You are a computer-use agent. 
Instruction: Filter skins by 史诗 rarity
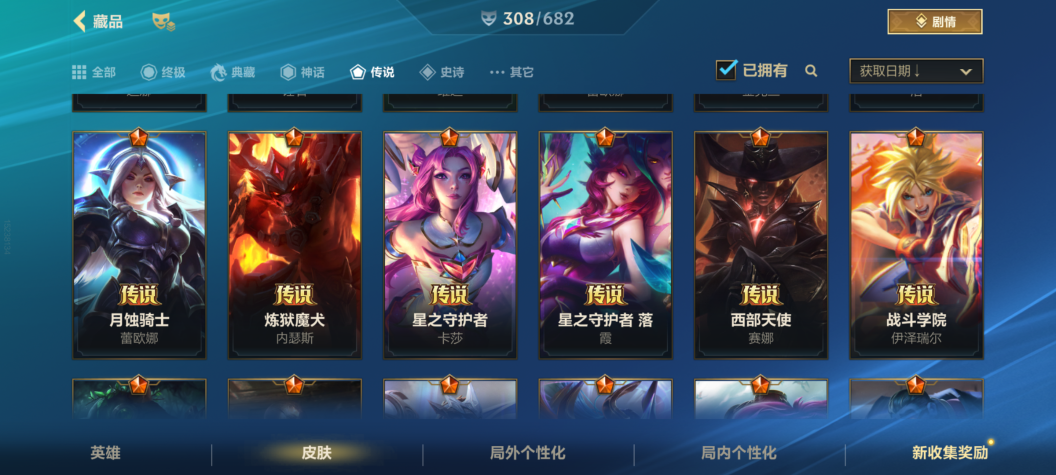coord(441,72)
